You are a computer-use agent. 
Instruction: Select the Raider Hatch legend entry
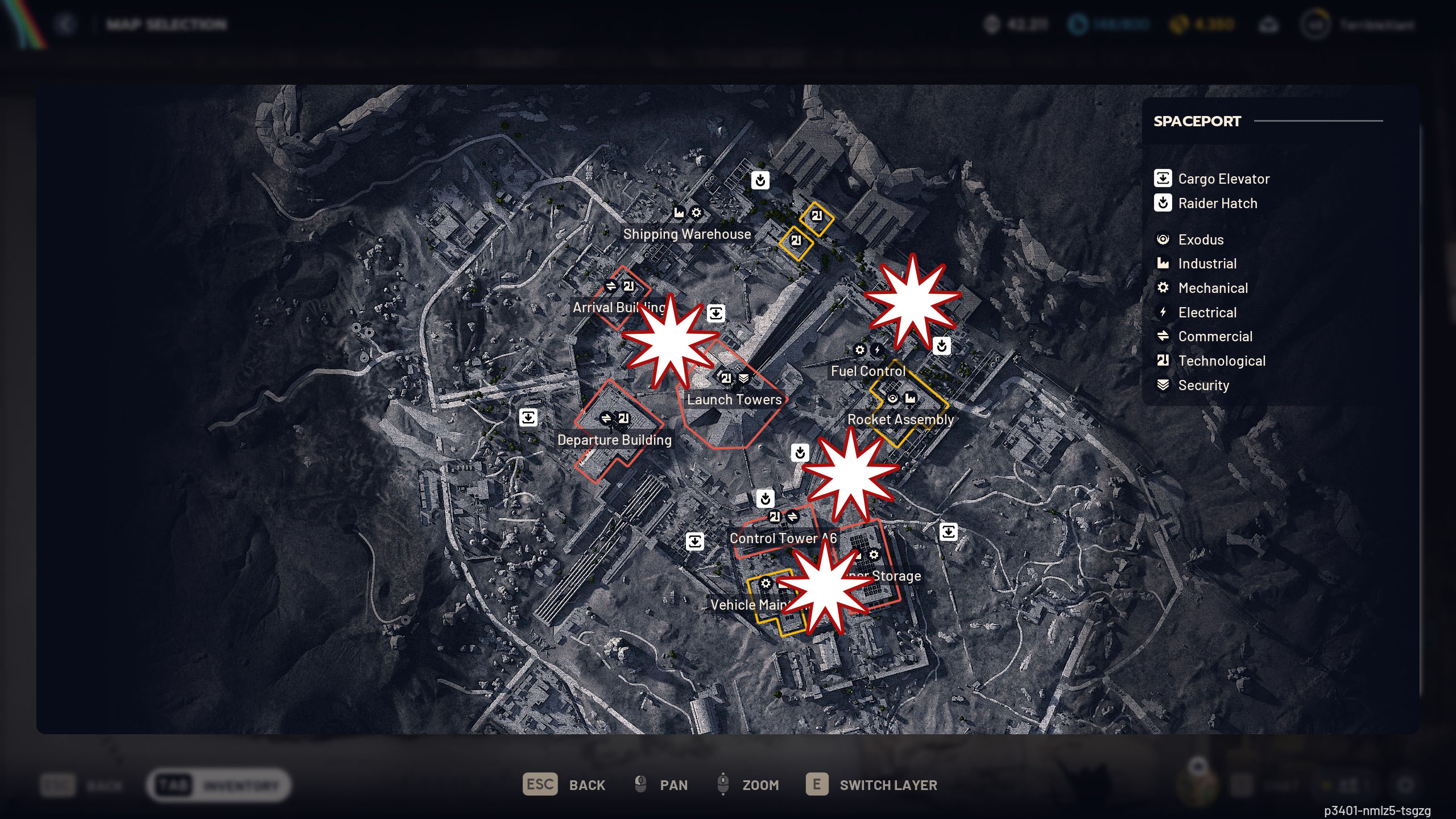(1217, 203)
